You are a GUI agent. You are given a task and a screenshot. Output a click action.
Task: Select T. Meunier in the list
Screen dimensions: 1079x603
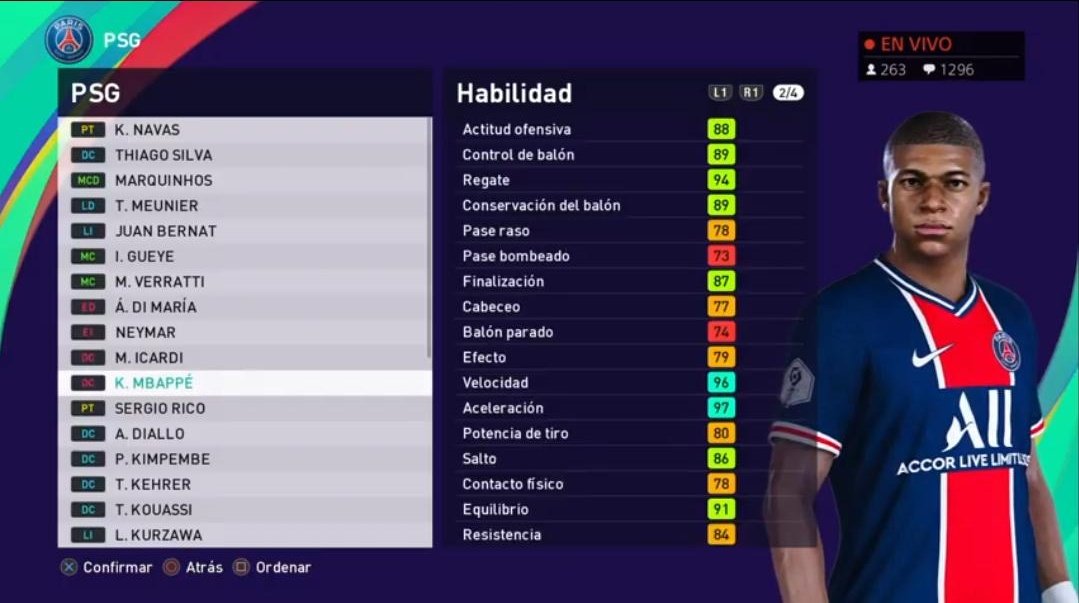[245, 206]
